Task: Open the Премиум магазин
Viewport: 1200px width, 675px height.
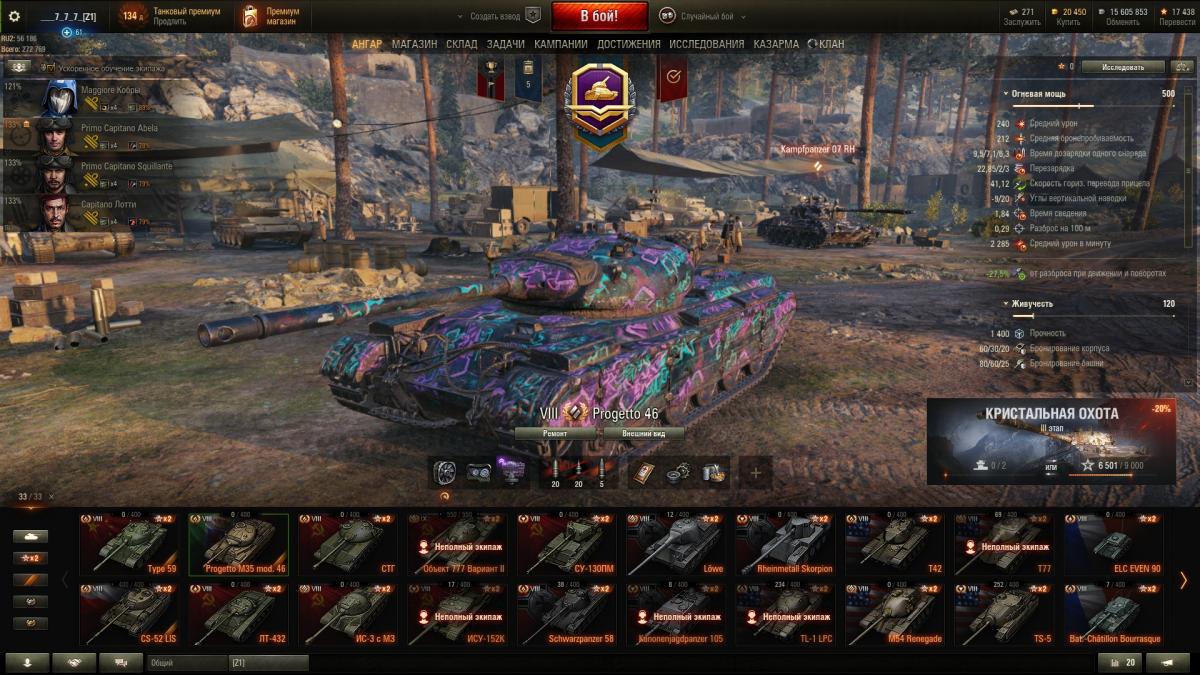Action: coord(270,16)
